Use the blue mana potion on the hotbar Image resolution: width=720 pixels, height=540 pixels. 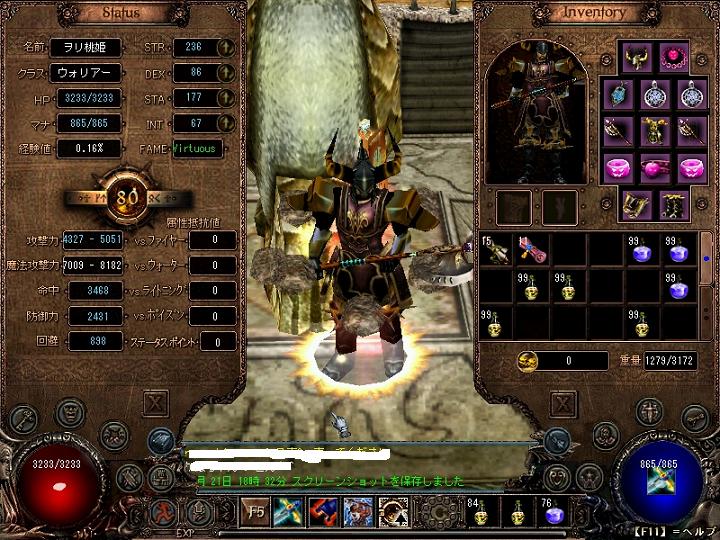click(550, 513)
